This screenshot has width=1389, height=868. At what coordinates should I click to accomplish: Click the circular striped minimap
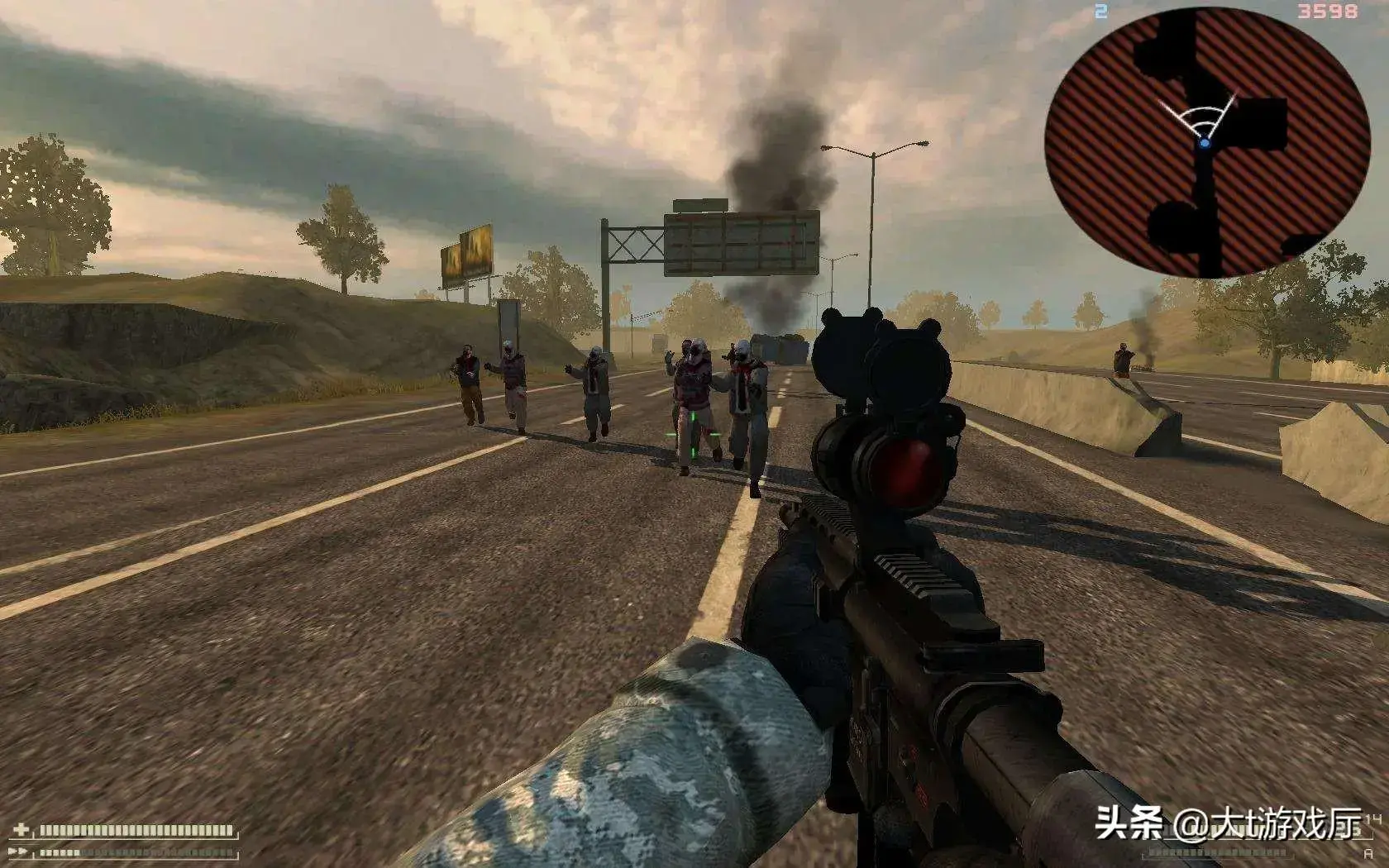point(1207,143)
